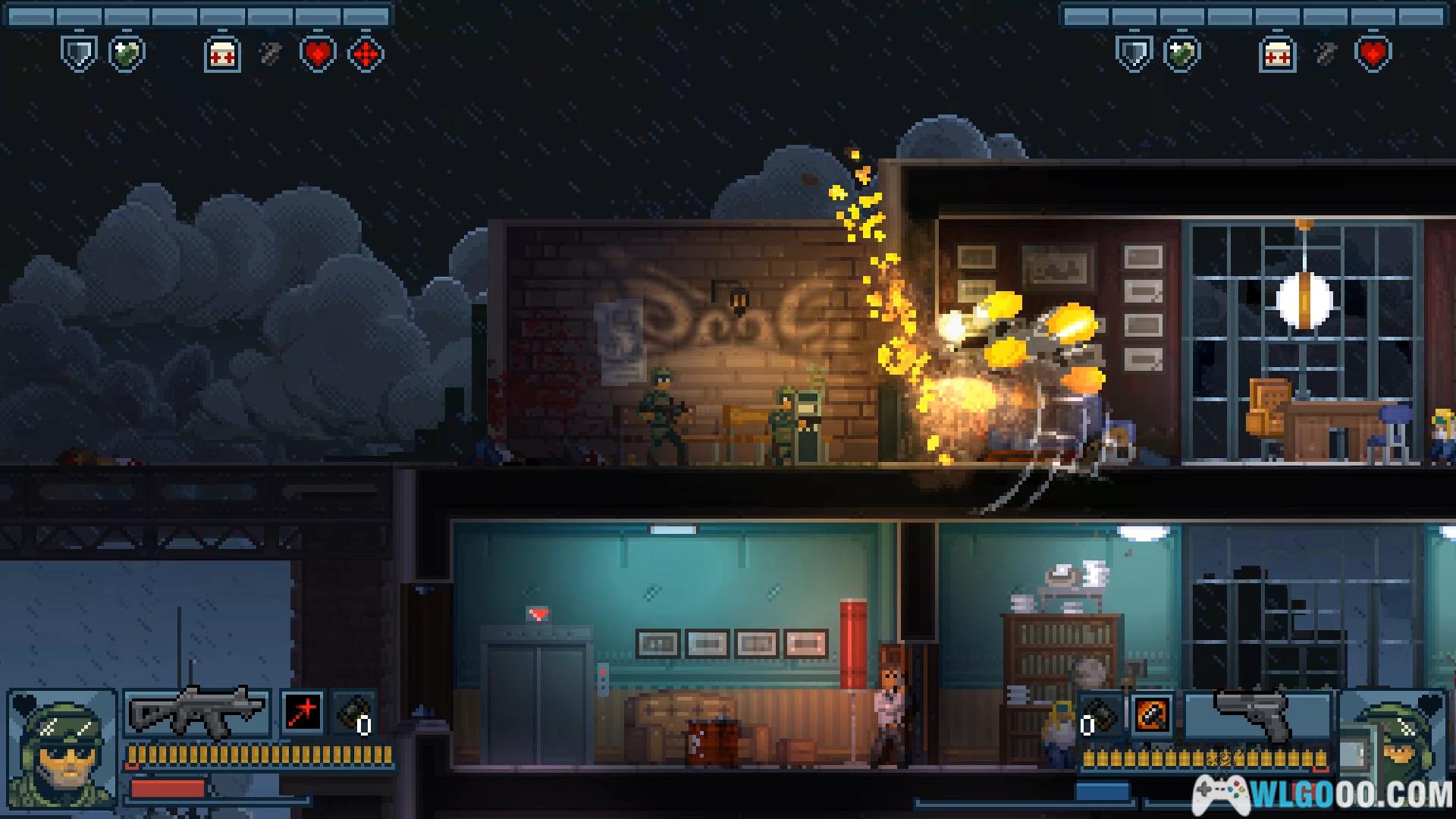Click player two's red heart icon

click(x=1373, y=54)
